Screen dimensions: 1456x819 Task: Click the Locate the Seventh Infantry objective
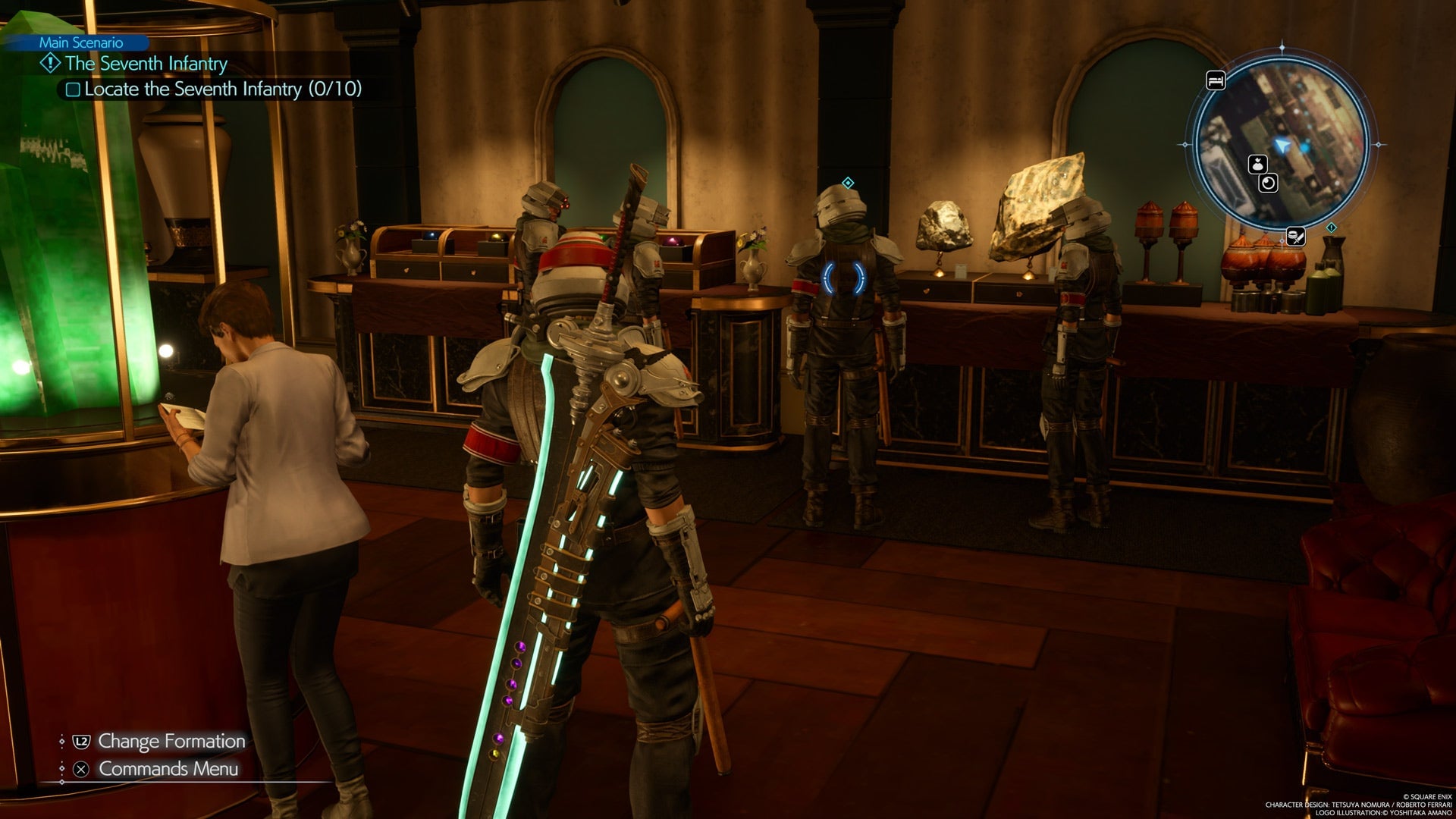pyautogui.click(x=222, y=89)
